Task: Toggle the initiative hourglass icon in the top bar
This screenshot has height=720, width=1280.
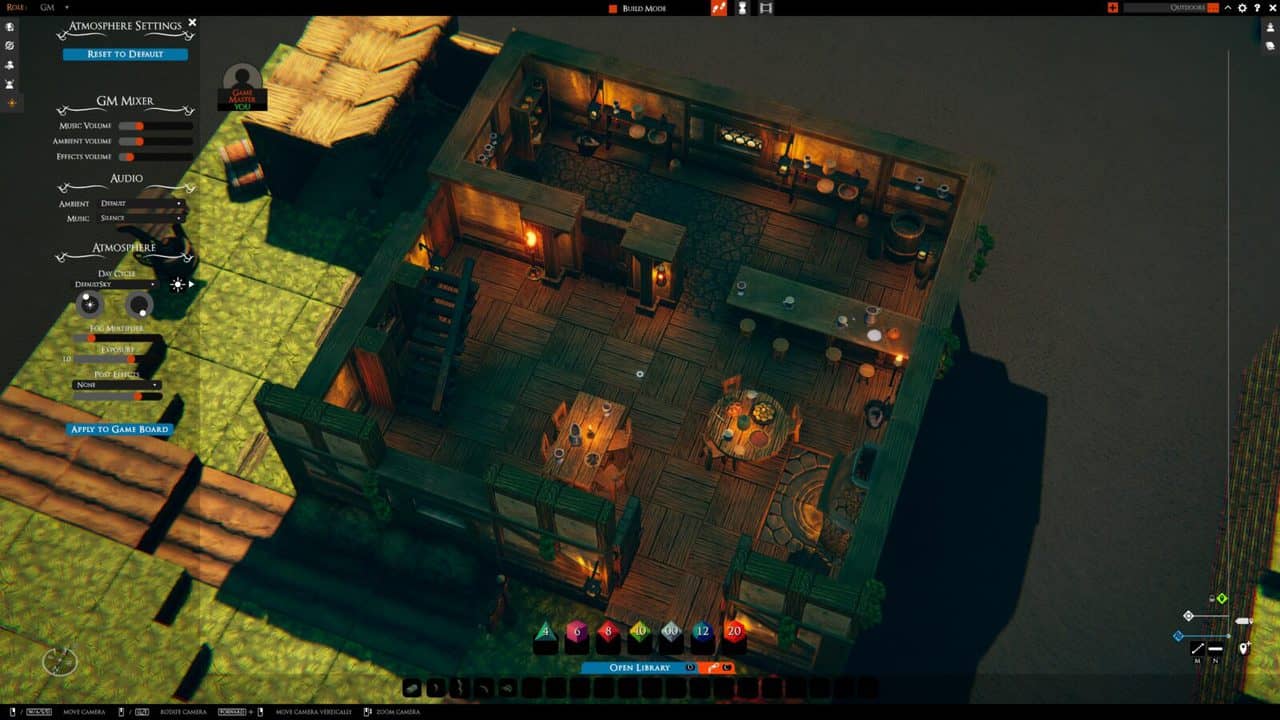Action: coord(741,7)
